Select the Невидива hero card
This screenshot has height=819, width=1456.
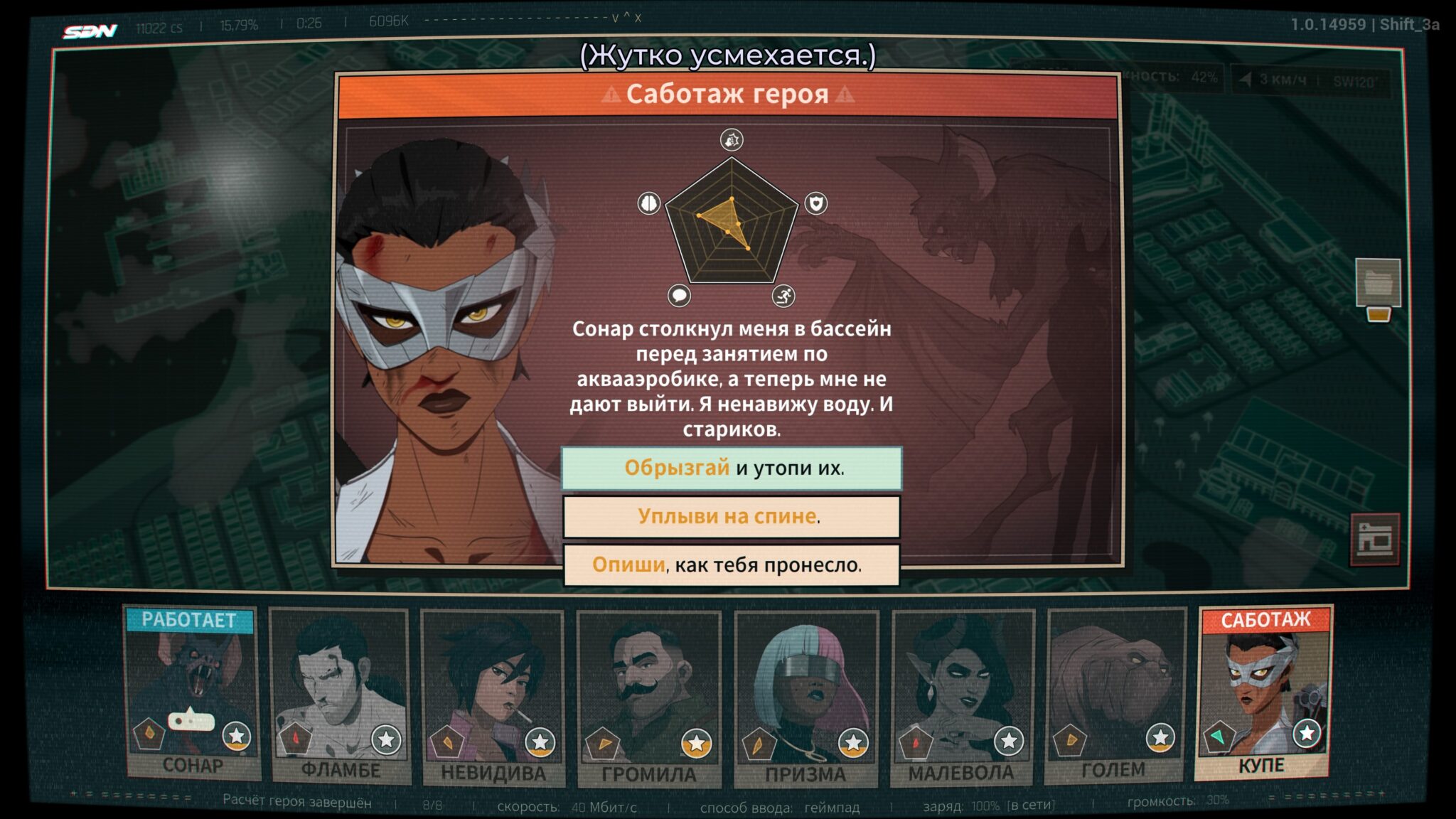[493, 697]
